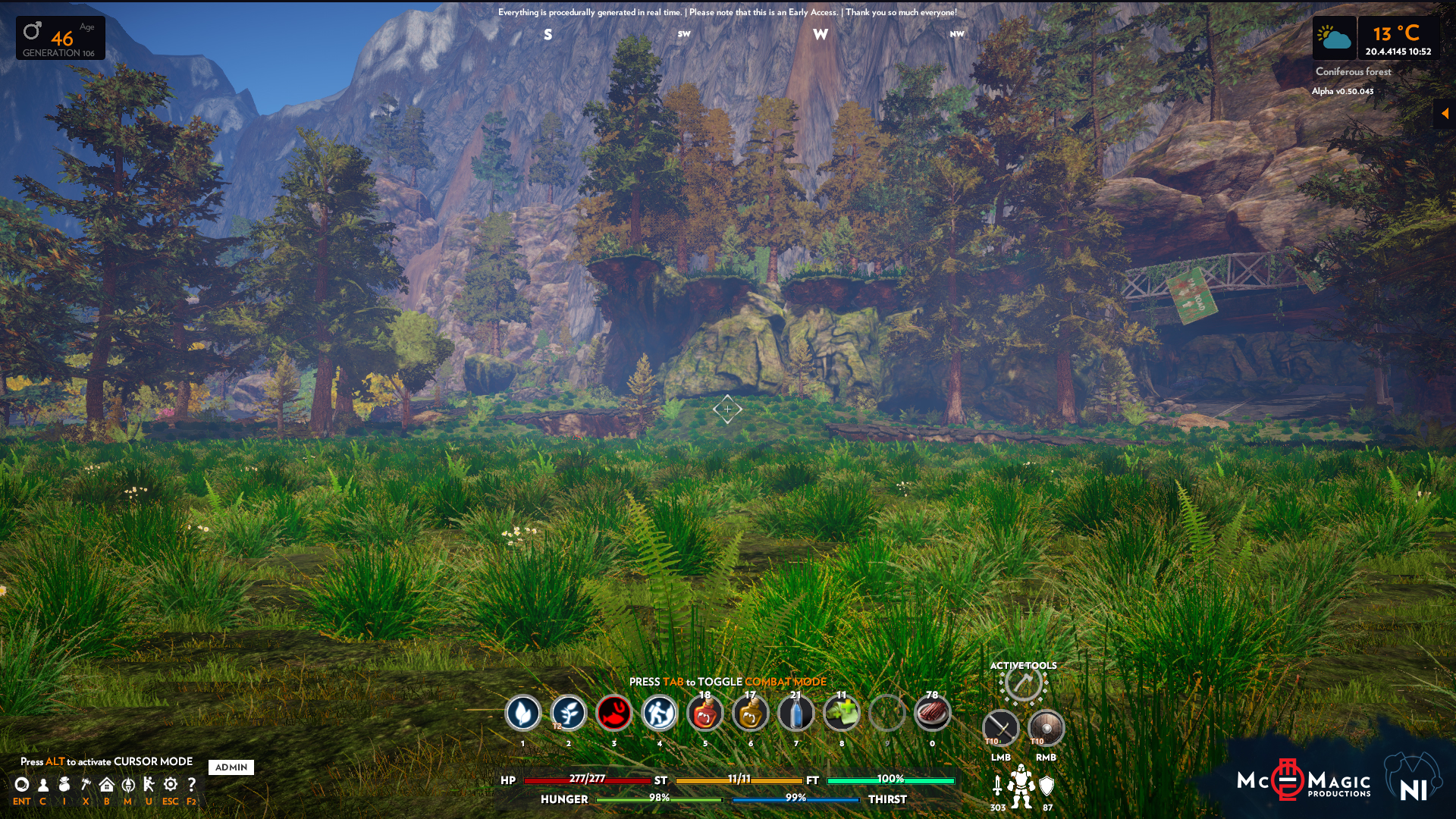Open the map icon (M)
This screenshot has height=819, width=1456.
coord(127,785)
